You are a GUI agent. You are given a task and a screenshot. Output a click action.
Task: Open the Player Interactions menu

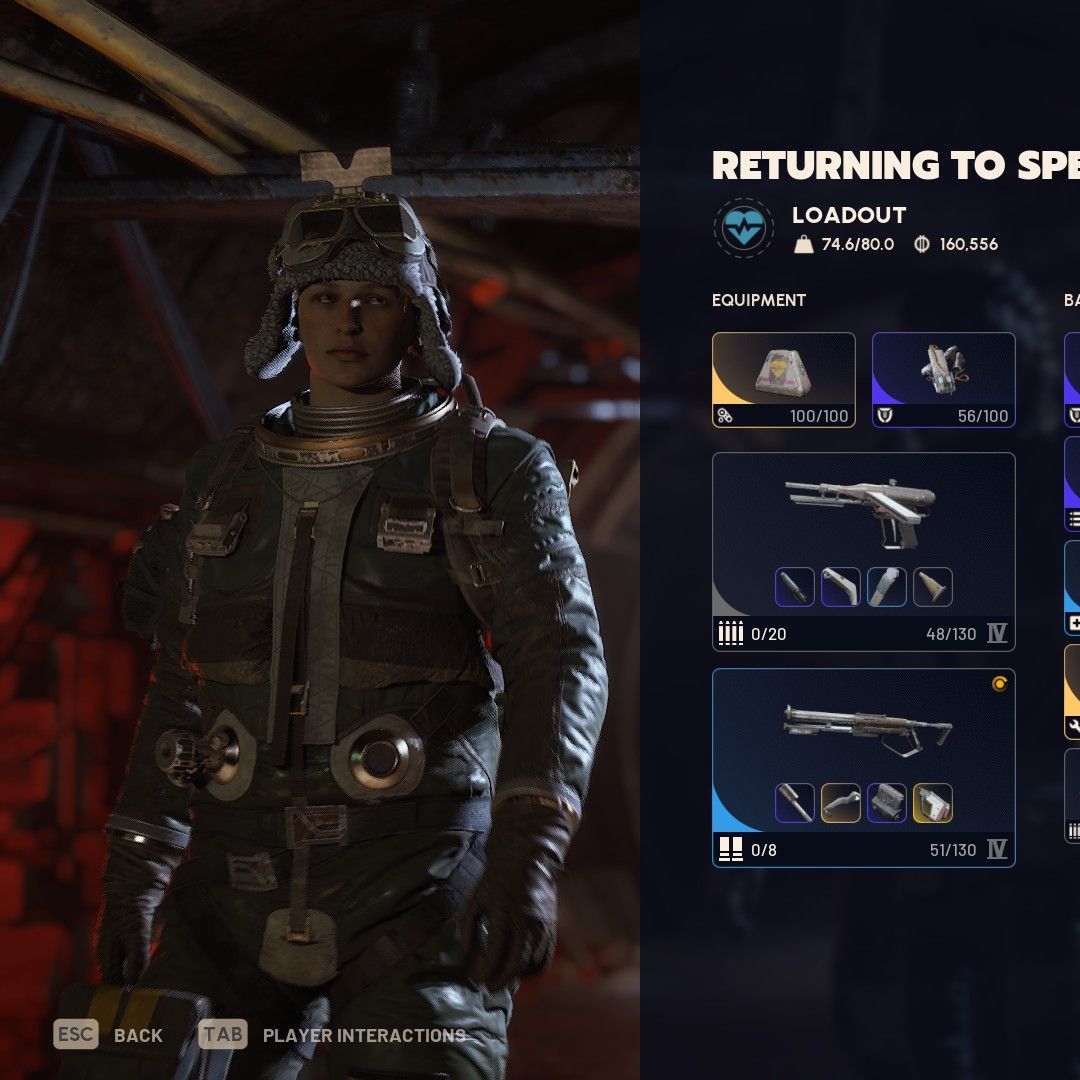click(332, 1035)
